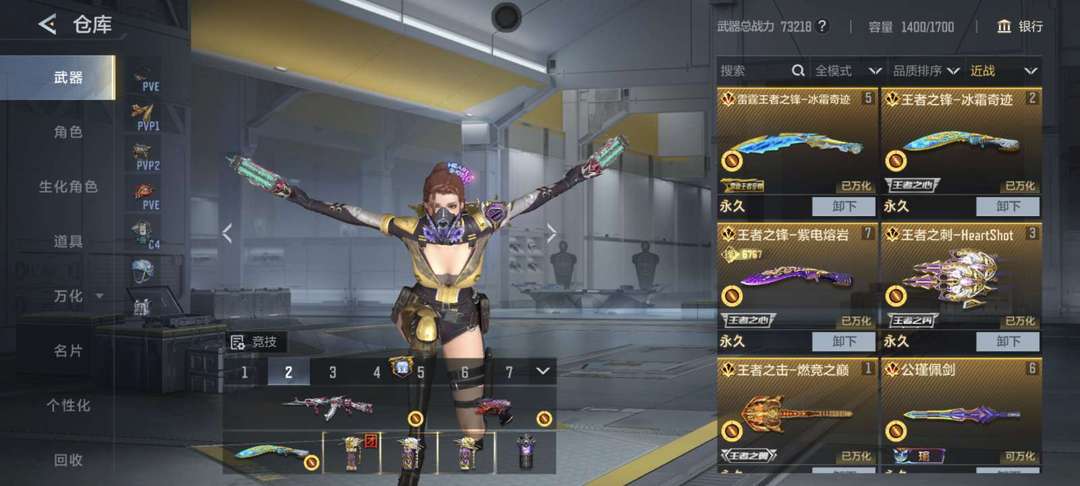This screenshot has height=486, width=1080.
Task: Open the 生化角色 tab
Action: 68,187
